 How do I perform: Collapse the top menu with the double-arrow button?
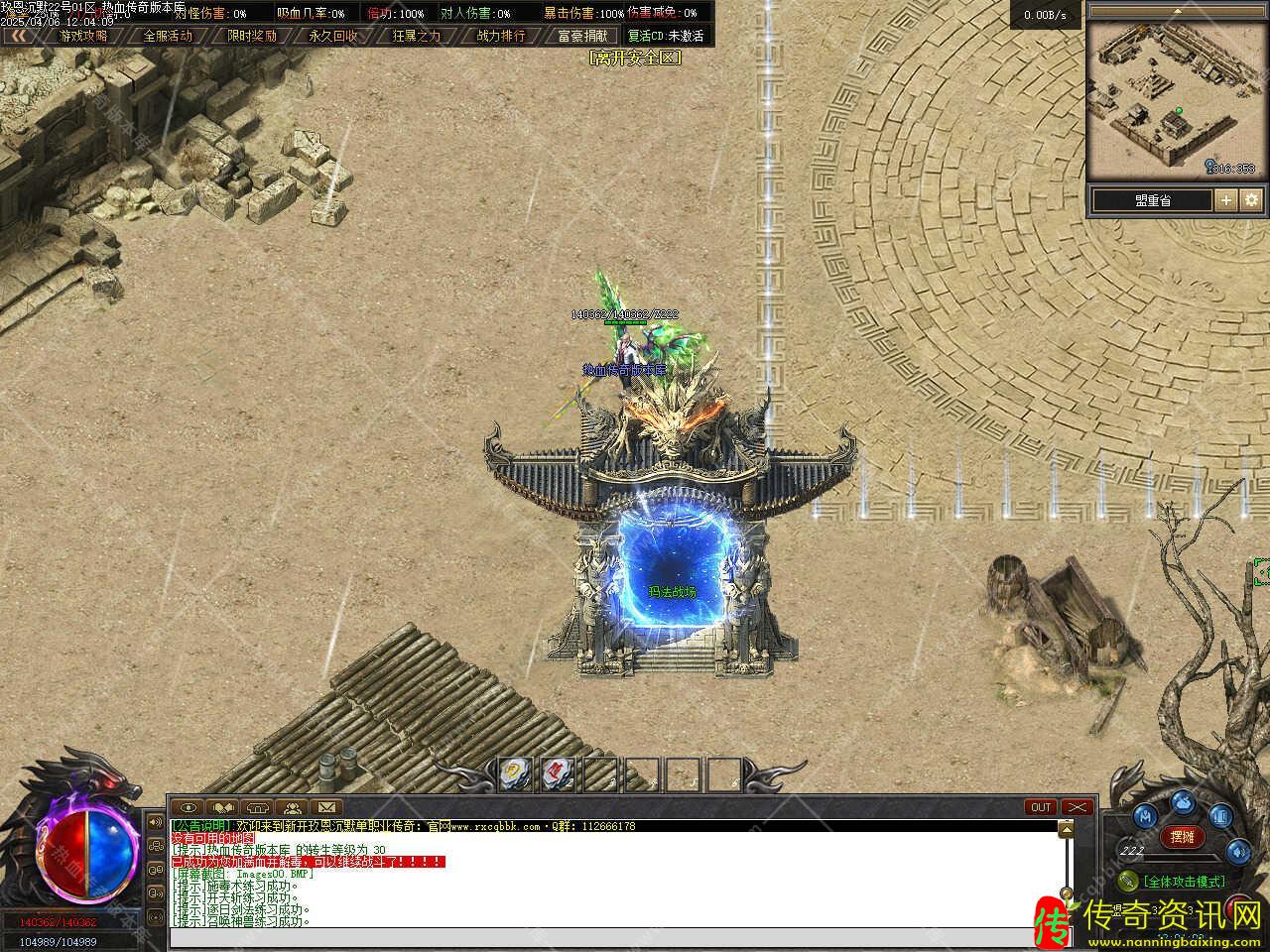tap(18, 36)
